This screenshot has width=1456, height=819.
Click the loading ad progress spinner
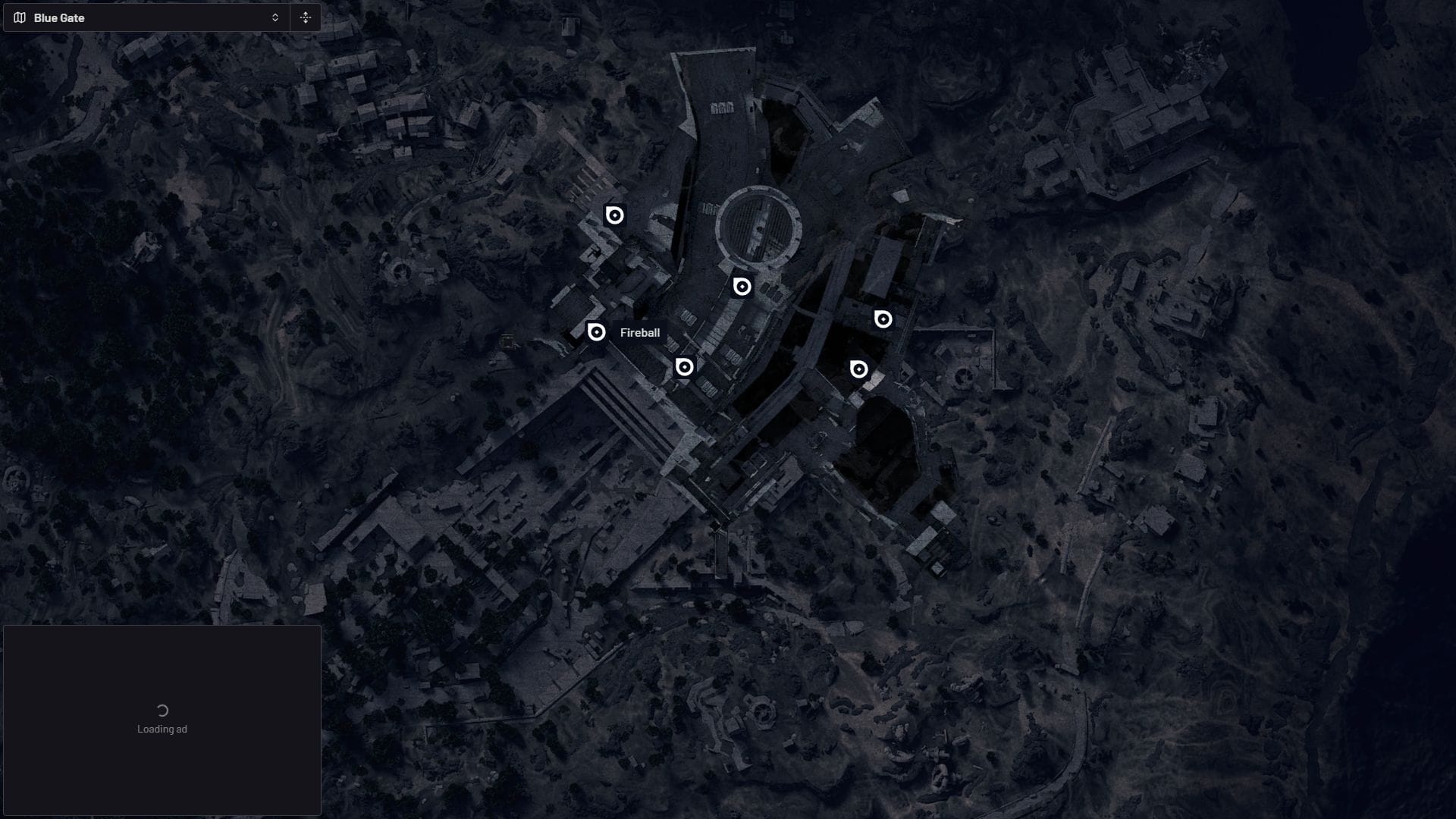click(x=161, y=711)
